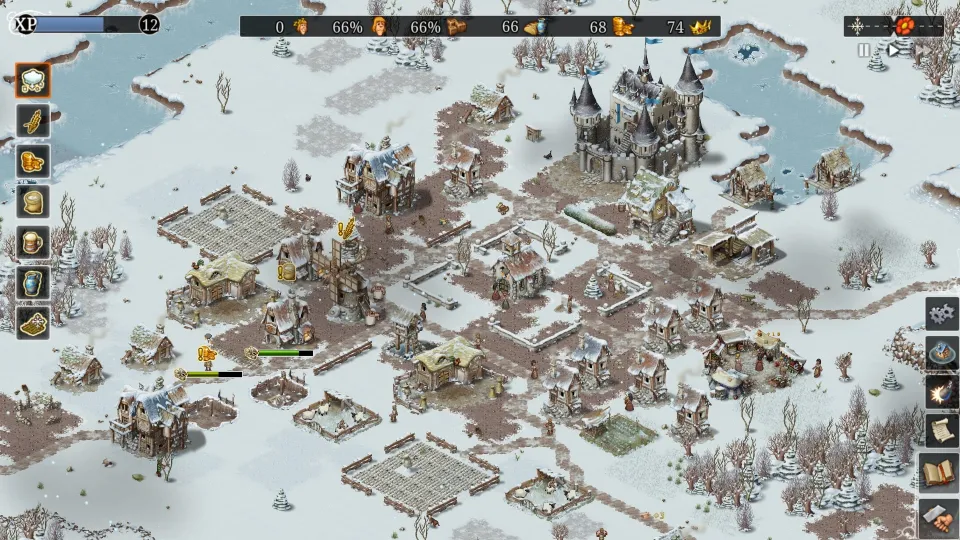The width and height of the screenshot is (960, 540).
Task: Set game to normal play speed
Action: pyautogui.click(x=895, y=50)
